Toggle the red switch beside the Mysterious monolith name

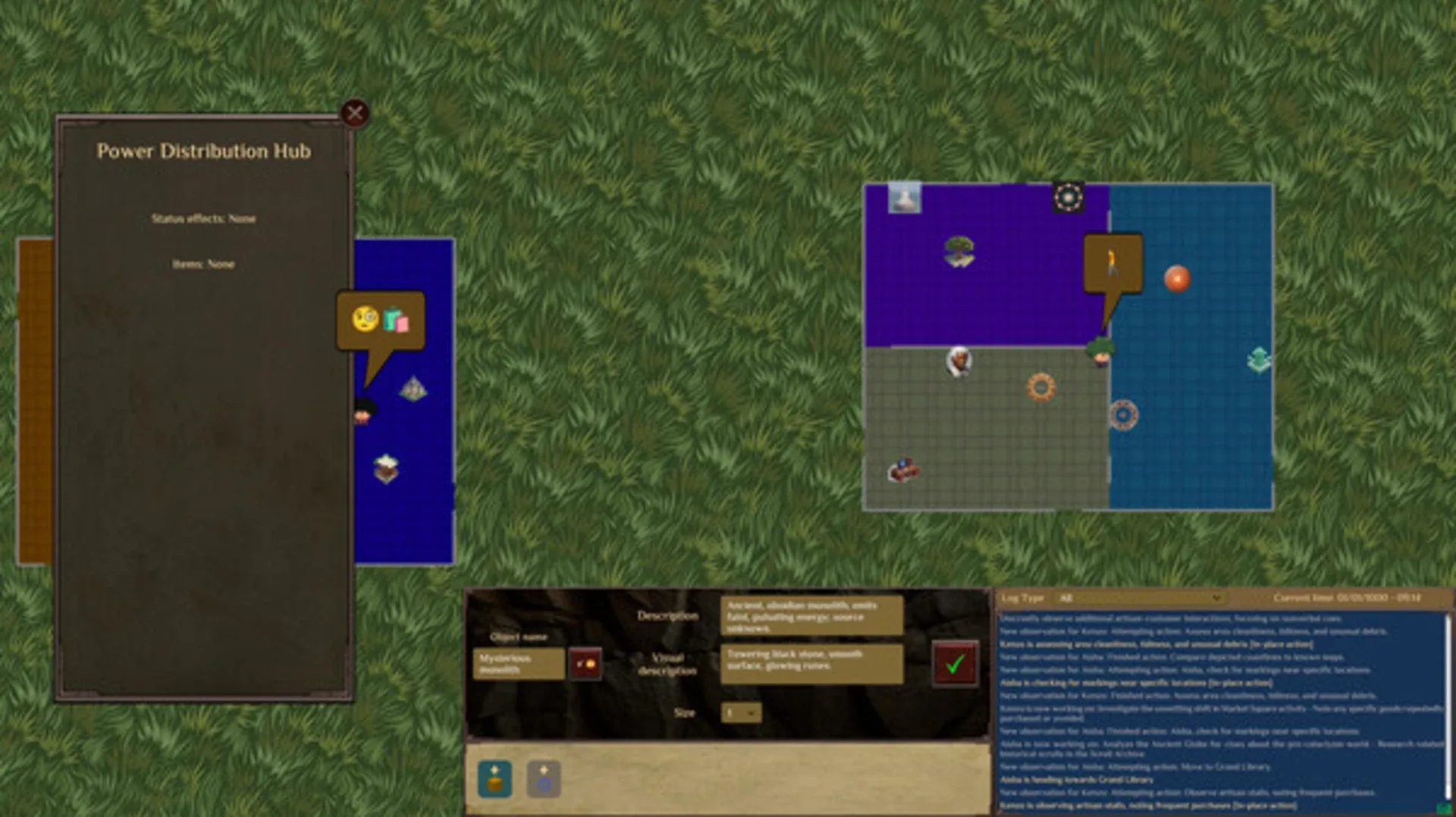(585, 663)
